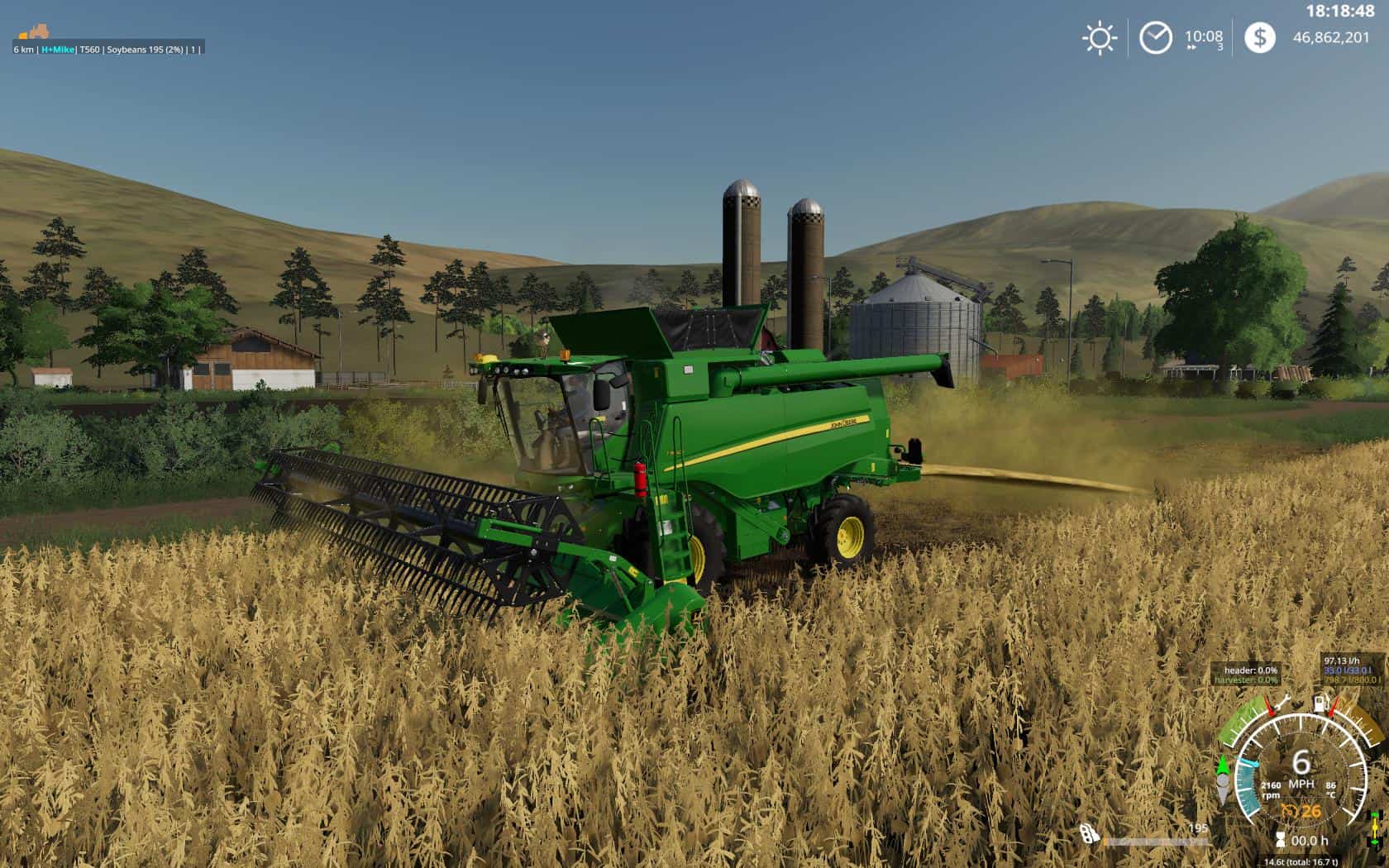Toggle the orange cruise control icon
Image resolution: width=1389 pixels, height=868 pixels.
[x=1288, y=811]
